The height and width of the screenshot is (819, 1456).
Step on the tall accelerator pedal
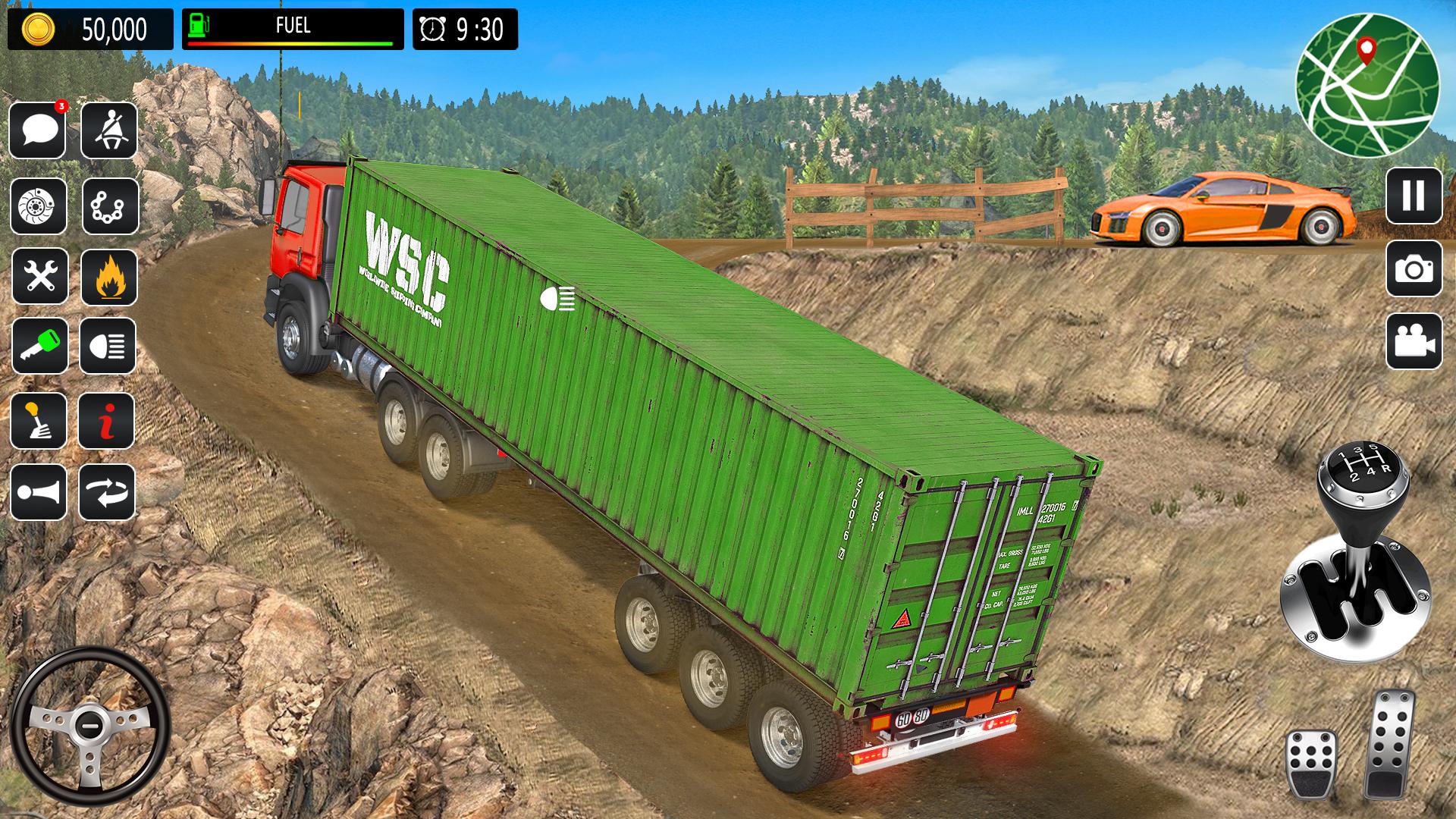coord(1389,743)
